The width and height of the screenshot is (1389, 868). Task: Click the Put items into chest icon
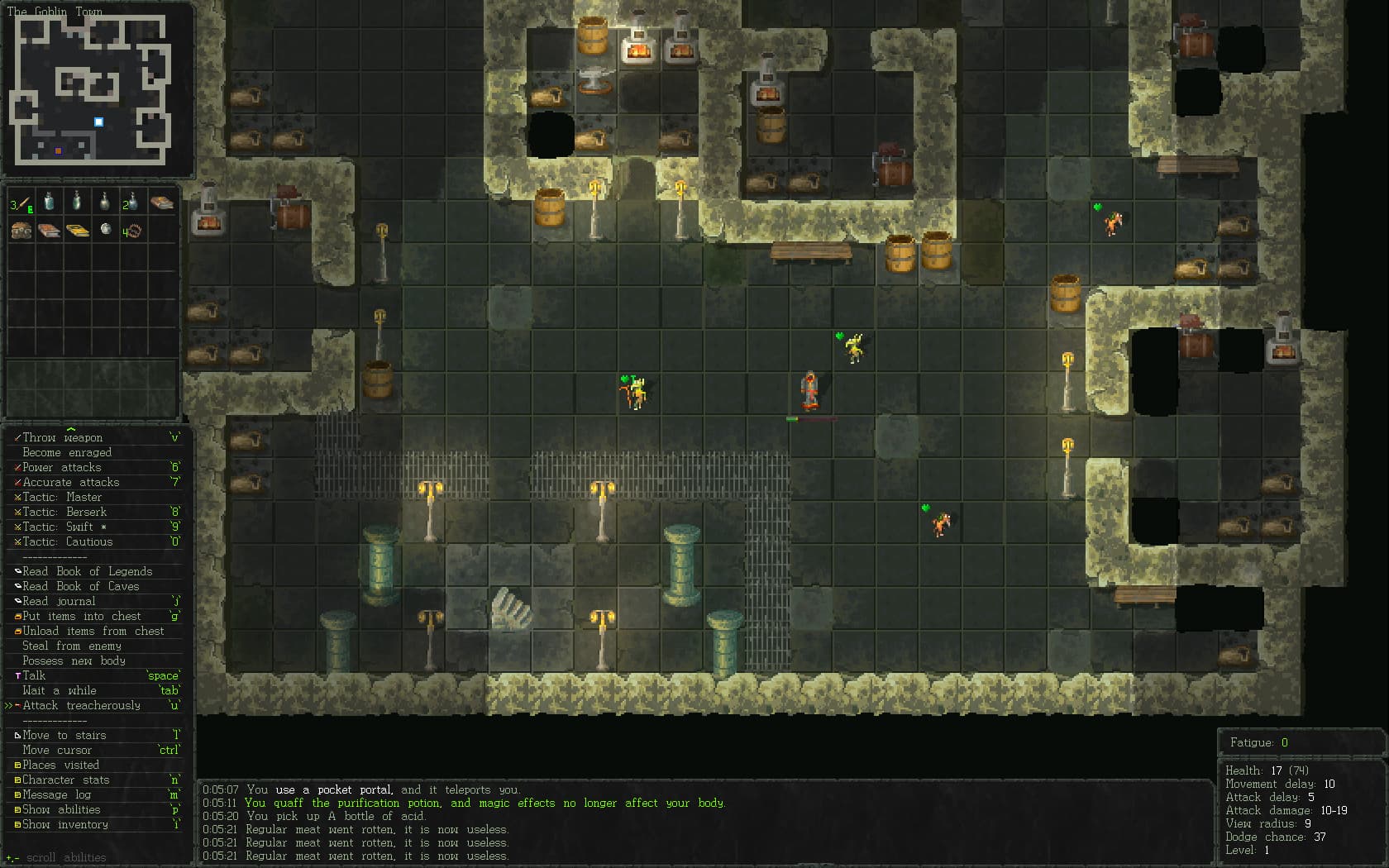(17, 616)
